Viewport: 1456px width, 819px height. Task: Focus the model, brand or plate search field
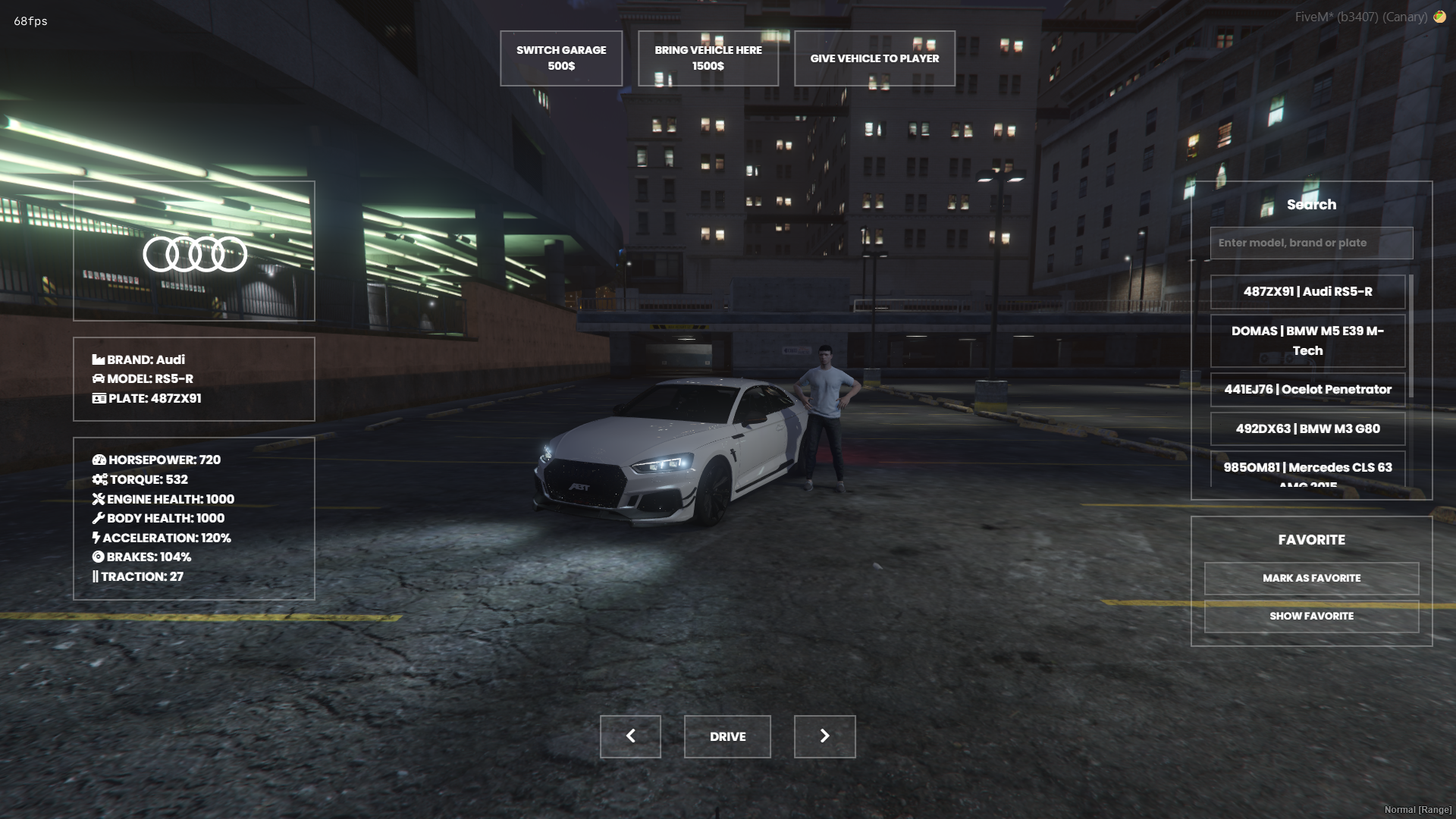(1311, 243)
